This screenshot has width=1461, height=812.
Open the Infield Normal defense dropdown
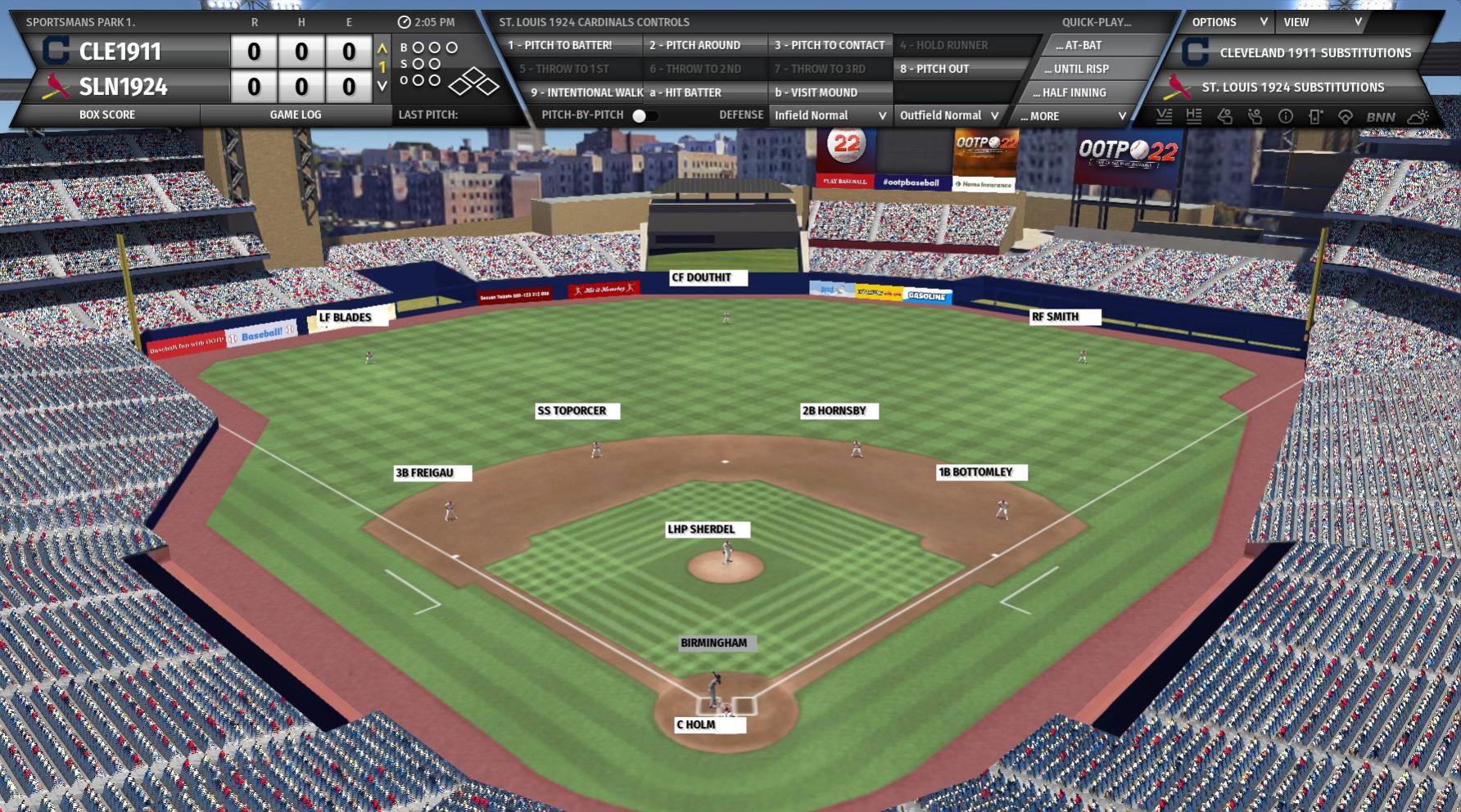[830, 115]
